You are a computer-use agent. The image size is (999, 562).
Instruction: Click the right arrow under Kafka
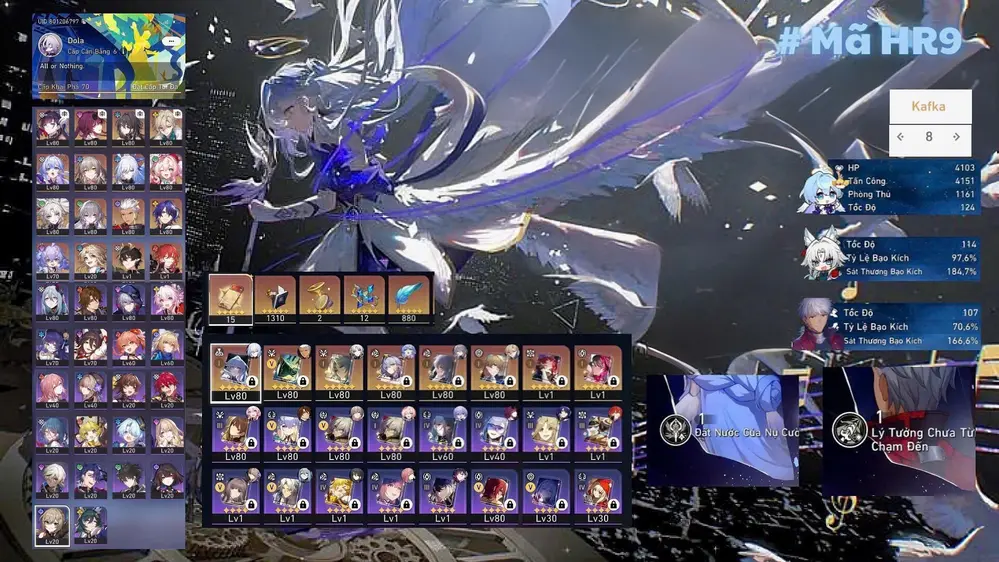pyautogui.click(x=957, y=137)
